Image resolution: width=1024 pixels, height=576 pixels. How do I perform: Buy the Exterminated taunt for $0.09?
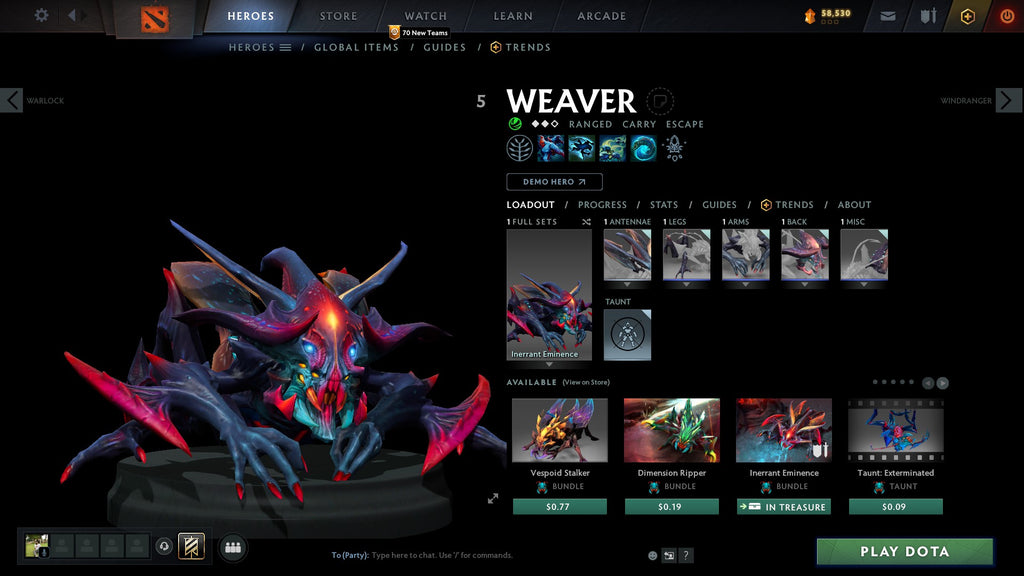[895, 507]
